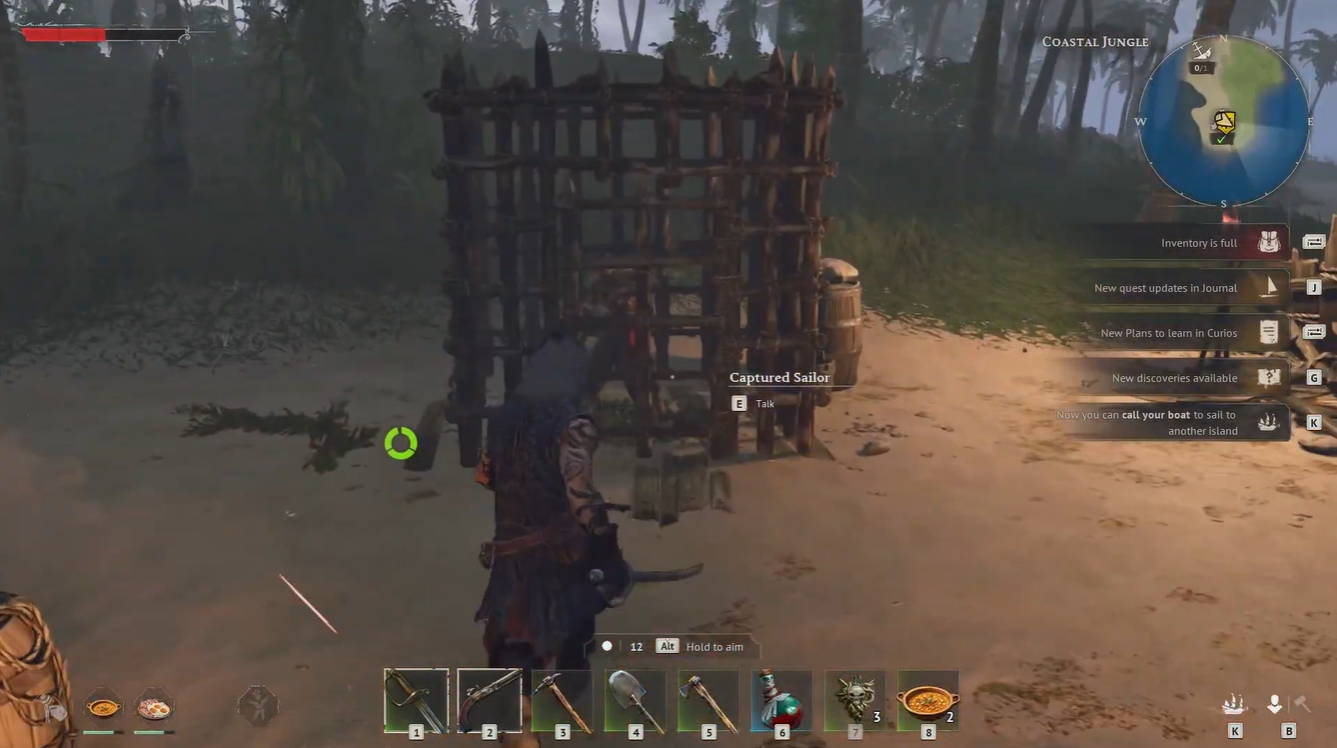Toggle the Alt hold to aim indicator
Viewport: 1337px width, 748px height.
click(x=667, y=646)
